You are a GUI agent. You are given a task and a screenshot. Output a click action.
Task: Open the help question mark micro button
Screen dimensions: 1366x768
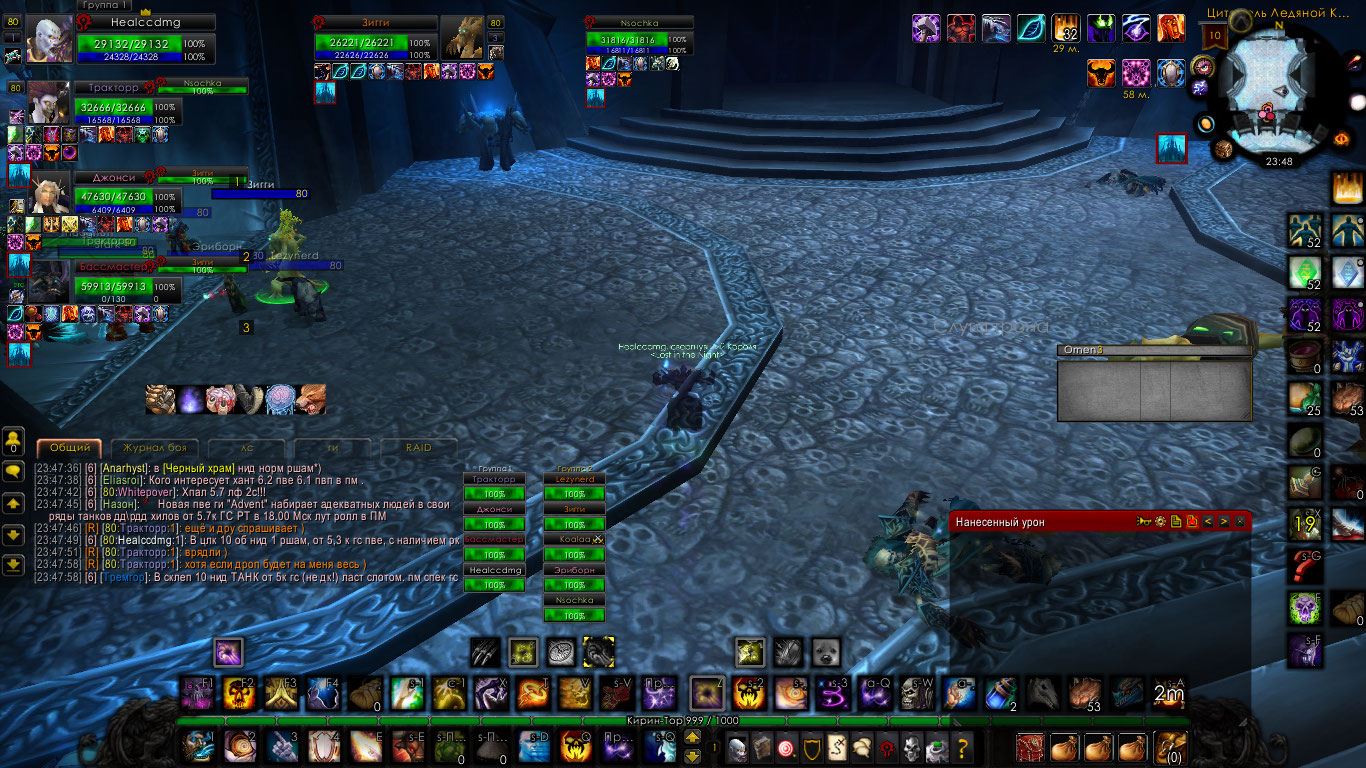pos(962,748)
